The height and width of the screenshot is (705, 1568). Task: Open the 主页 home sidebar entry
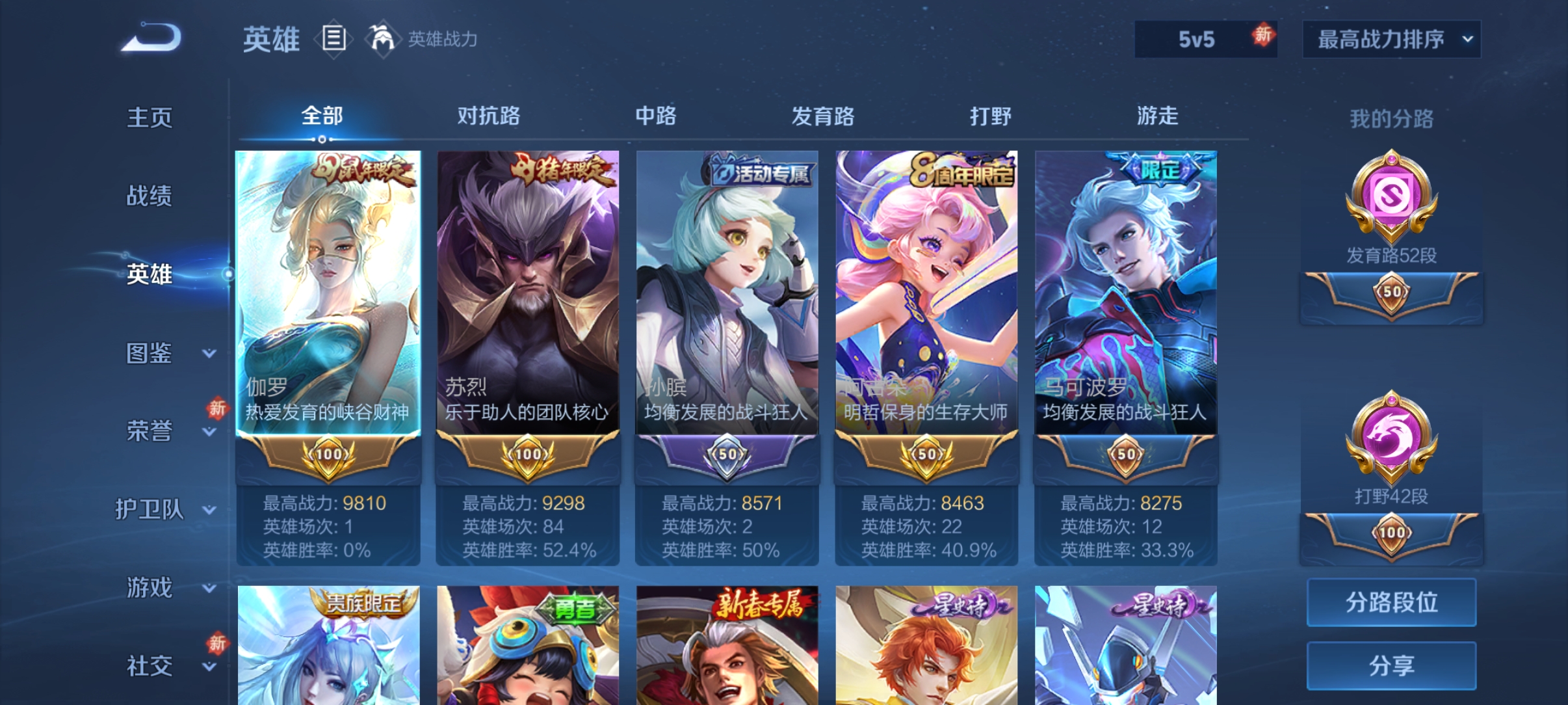tap(151, 118)
